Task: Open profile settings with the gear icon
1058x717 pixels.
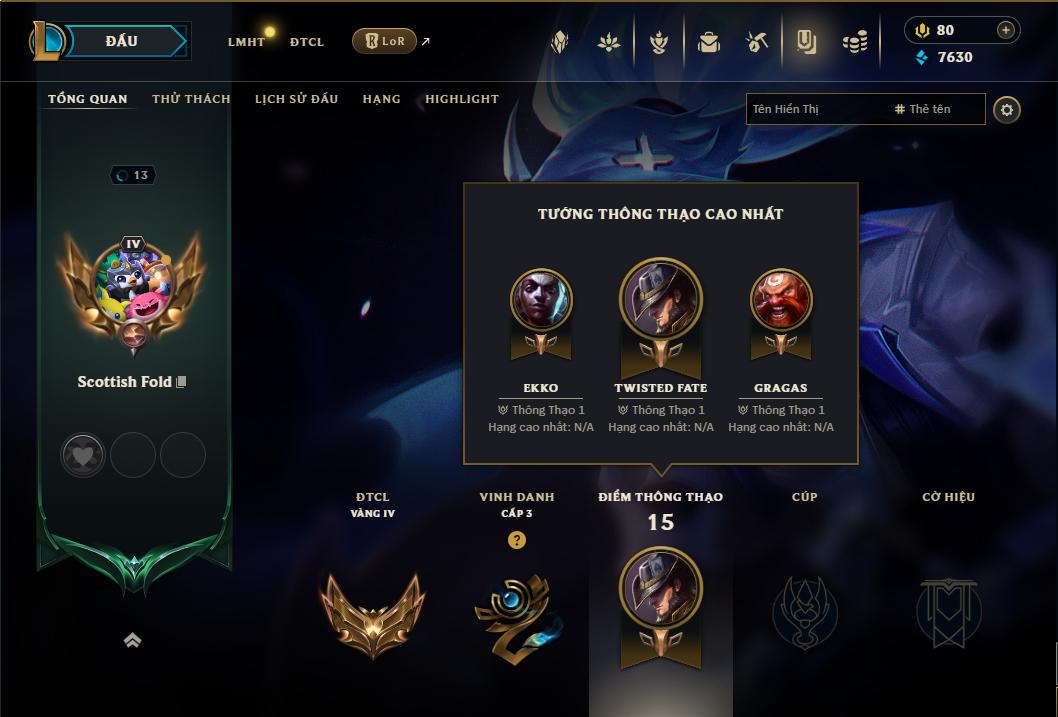Action: 1007,109
